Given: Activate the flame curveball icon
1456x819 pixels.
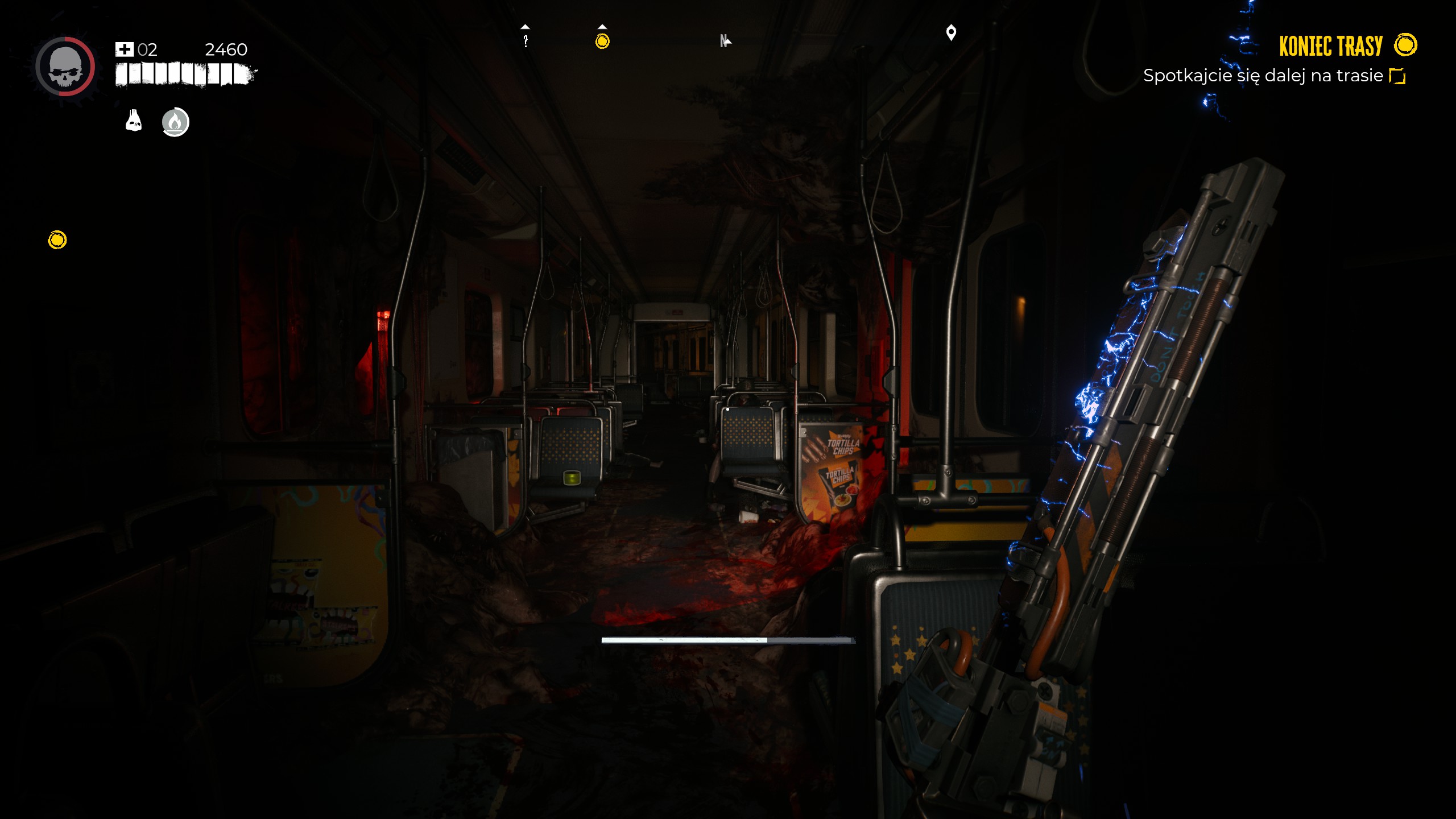Looking at the screenshot, I should click(175, 122).
